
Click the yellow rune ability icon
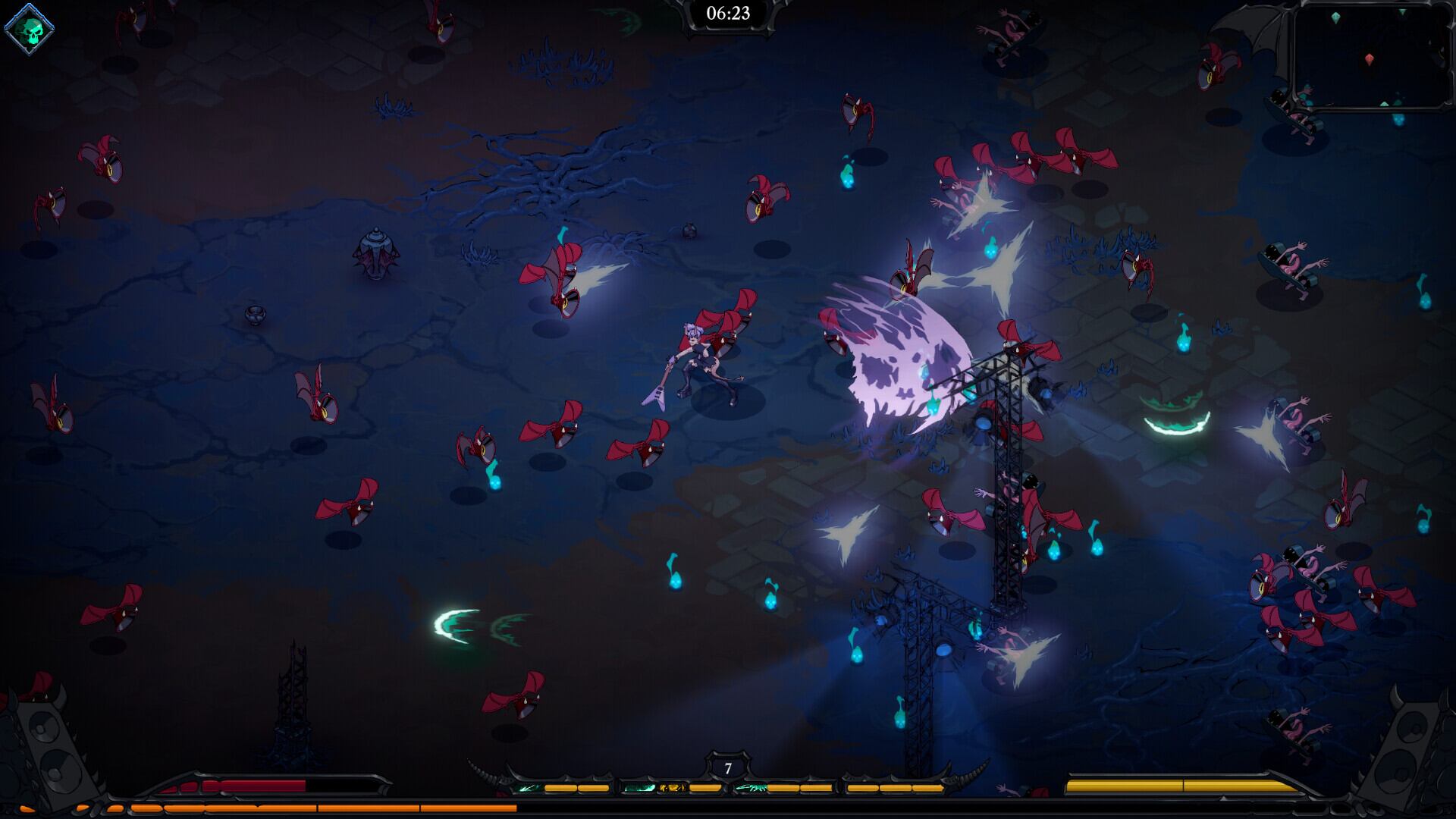coord(672,788)
